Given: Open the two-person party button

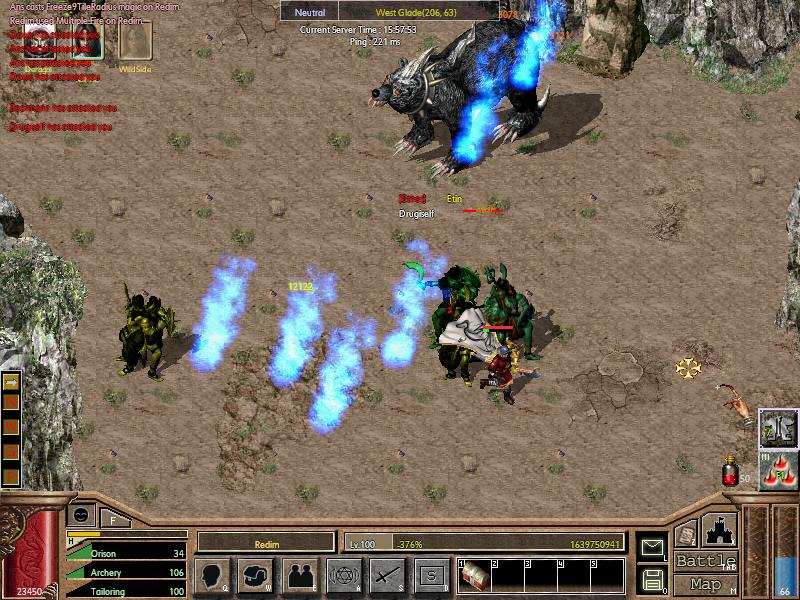Looking at the screenshot, I should pyautogui.click(x=299, y=576).
